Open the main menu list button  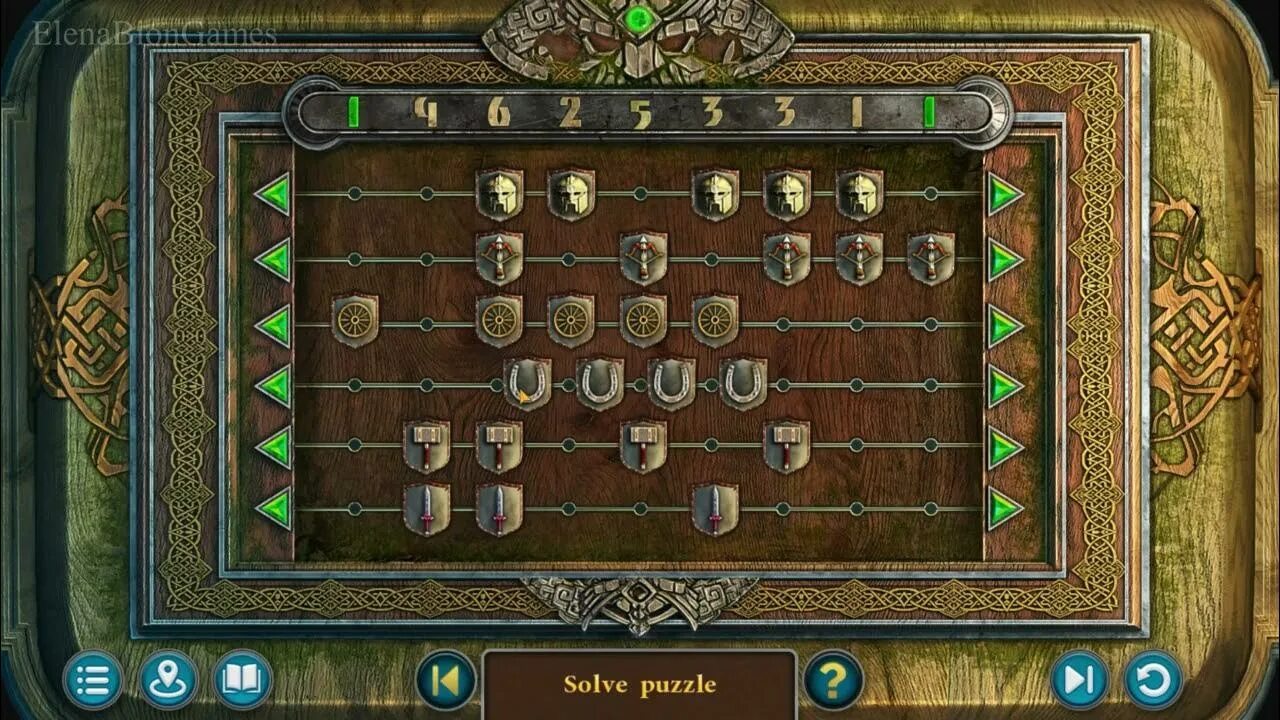tap(93, 681)
